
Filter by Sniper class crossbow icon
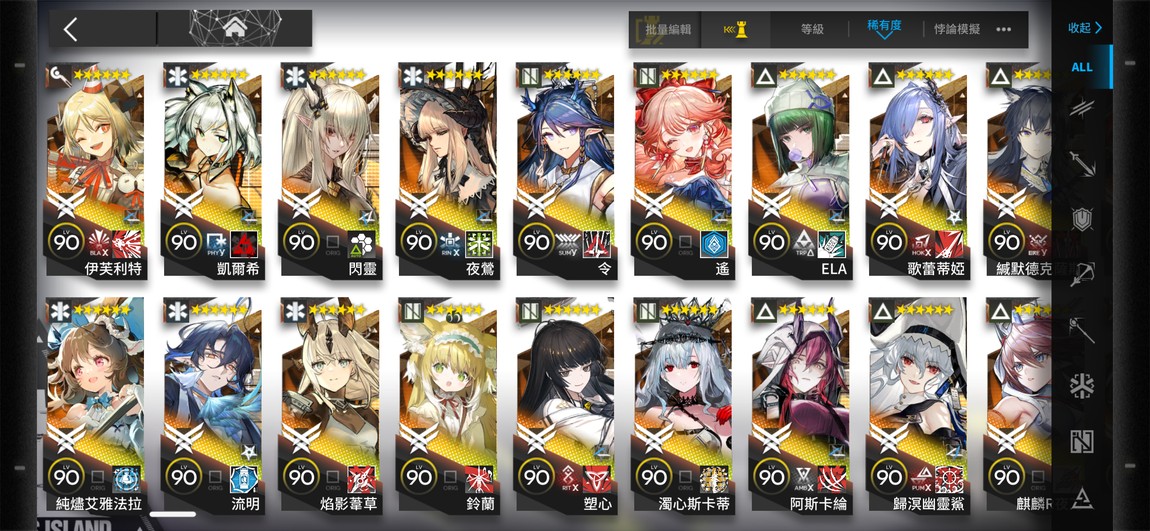(x=1082, y=274)
